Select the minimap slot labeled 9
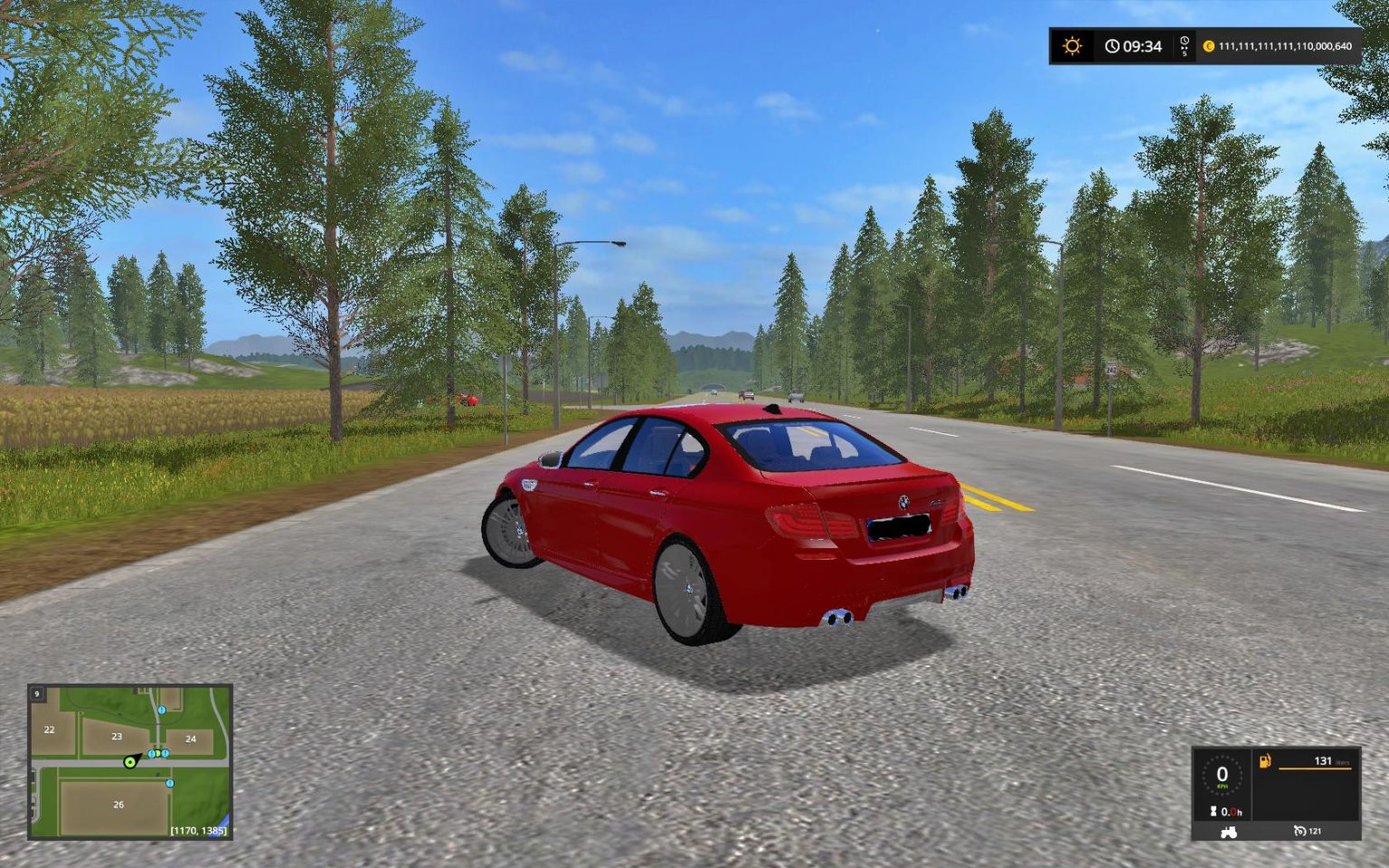This screenshot has height=868, width=1389. [x=36, y=692]
